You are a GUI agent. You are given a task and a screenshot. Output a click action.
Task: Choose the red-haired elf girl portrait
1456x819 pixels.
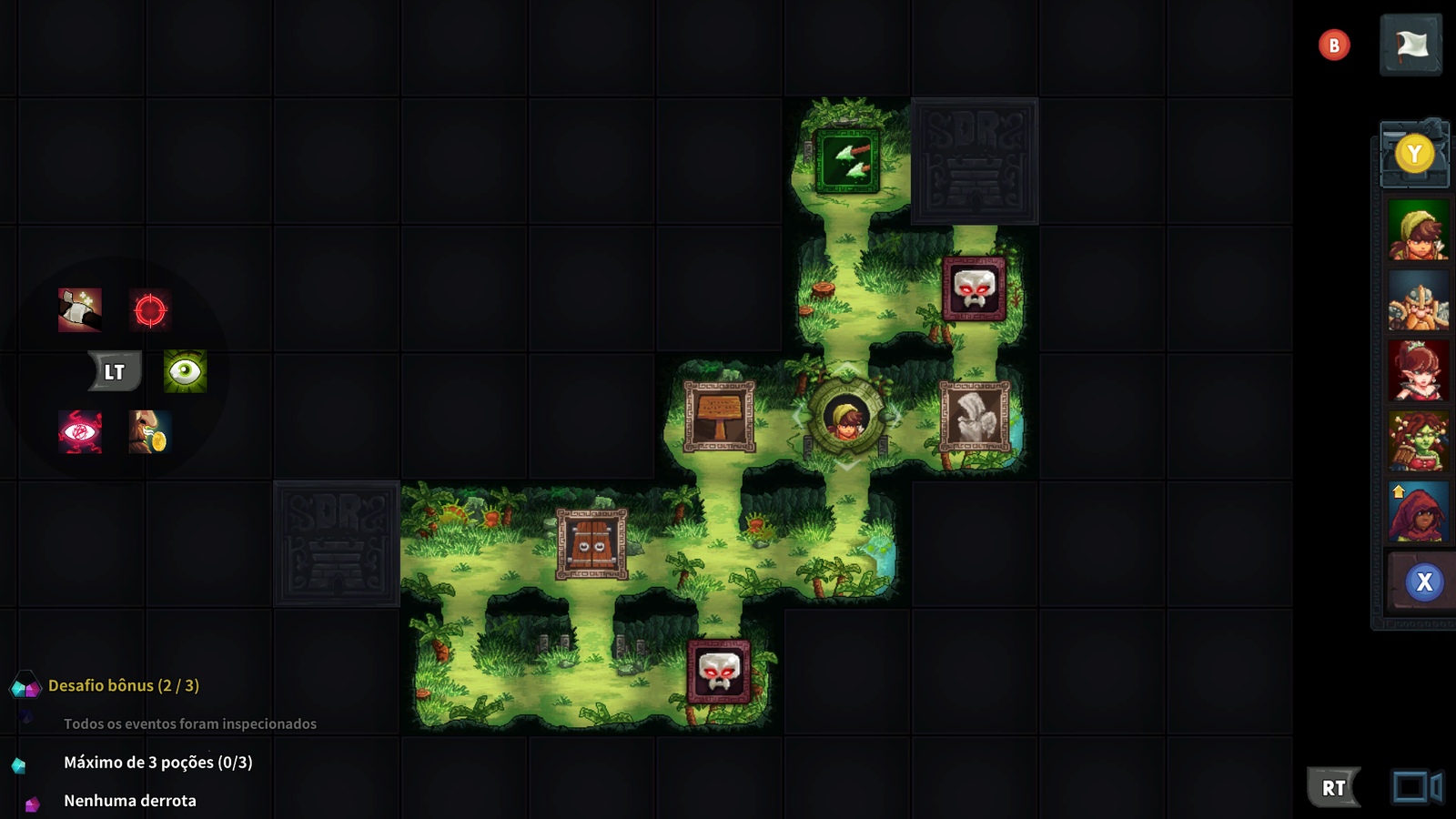tap(1418, 371)
